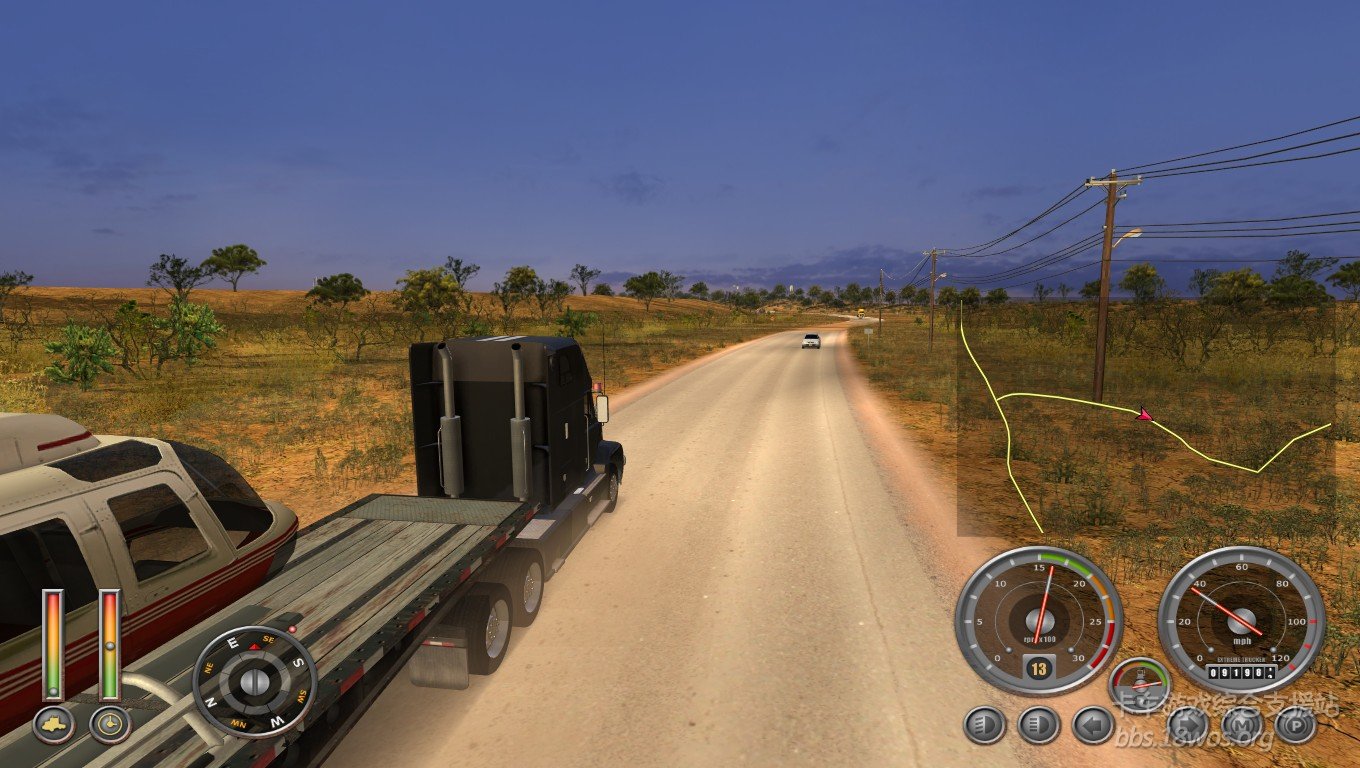Activate the right turn signal arrow
This screenshot has height=768, width=1360.
(x=1188, y=725)
